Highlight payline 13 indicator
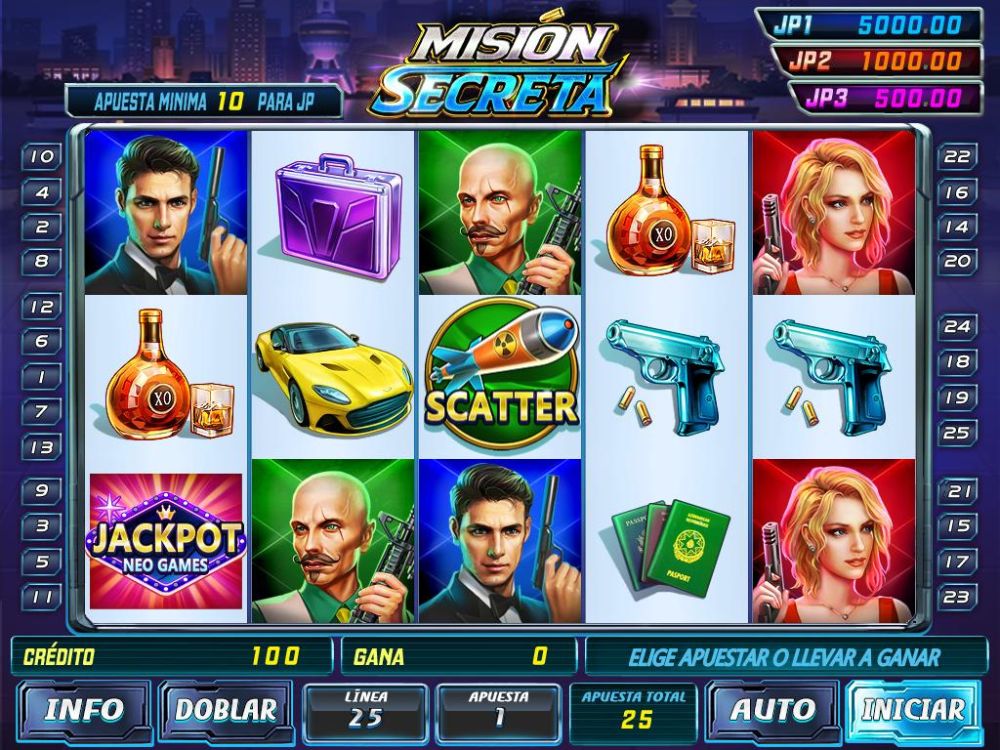The height and width of the screenshot is (750, 1000). point(42,447)
